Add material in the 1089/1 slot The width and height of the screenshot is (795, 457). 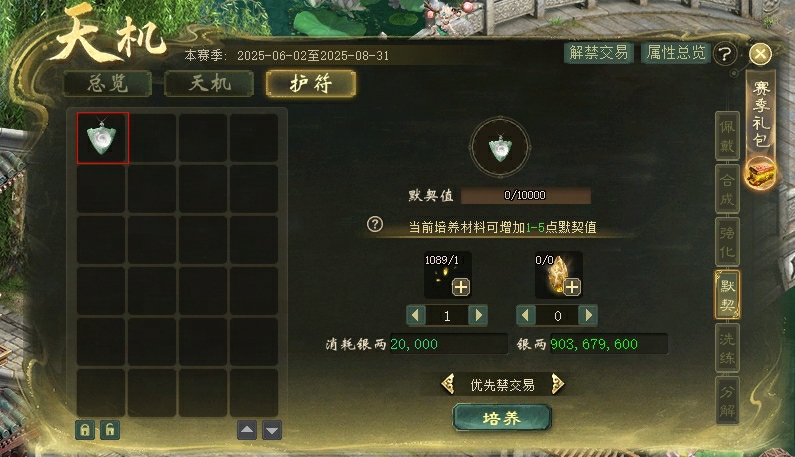click(460, 287)
